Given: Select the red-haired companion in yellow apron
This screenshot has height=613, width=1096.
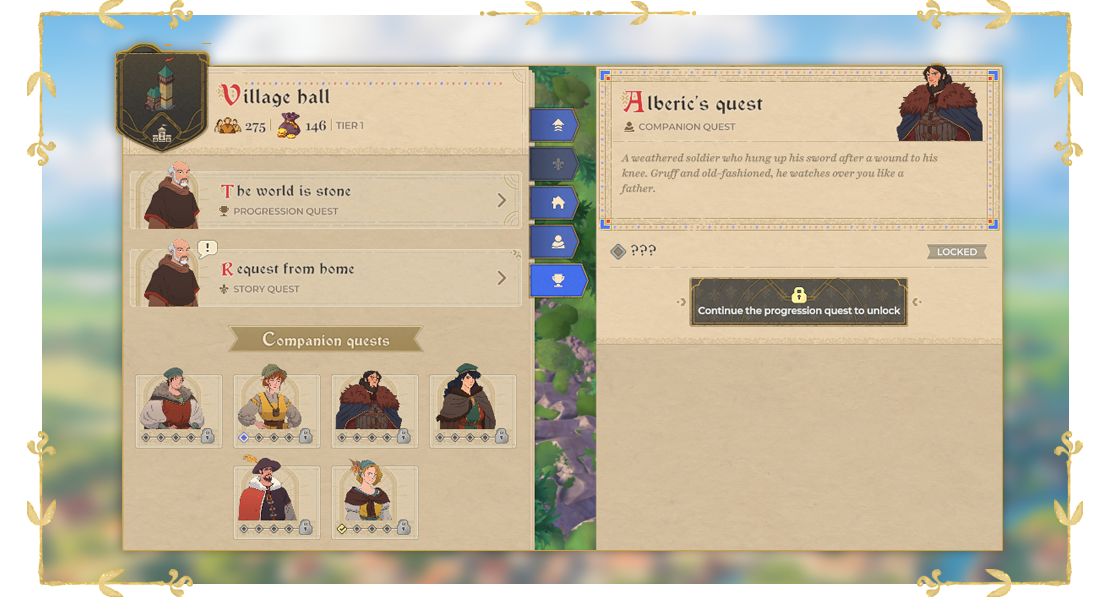Looking at the screenshot, I should click(277, 410).
